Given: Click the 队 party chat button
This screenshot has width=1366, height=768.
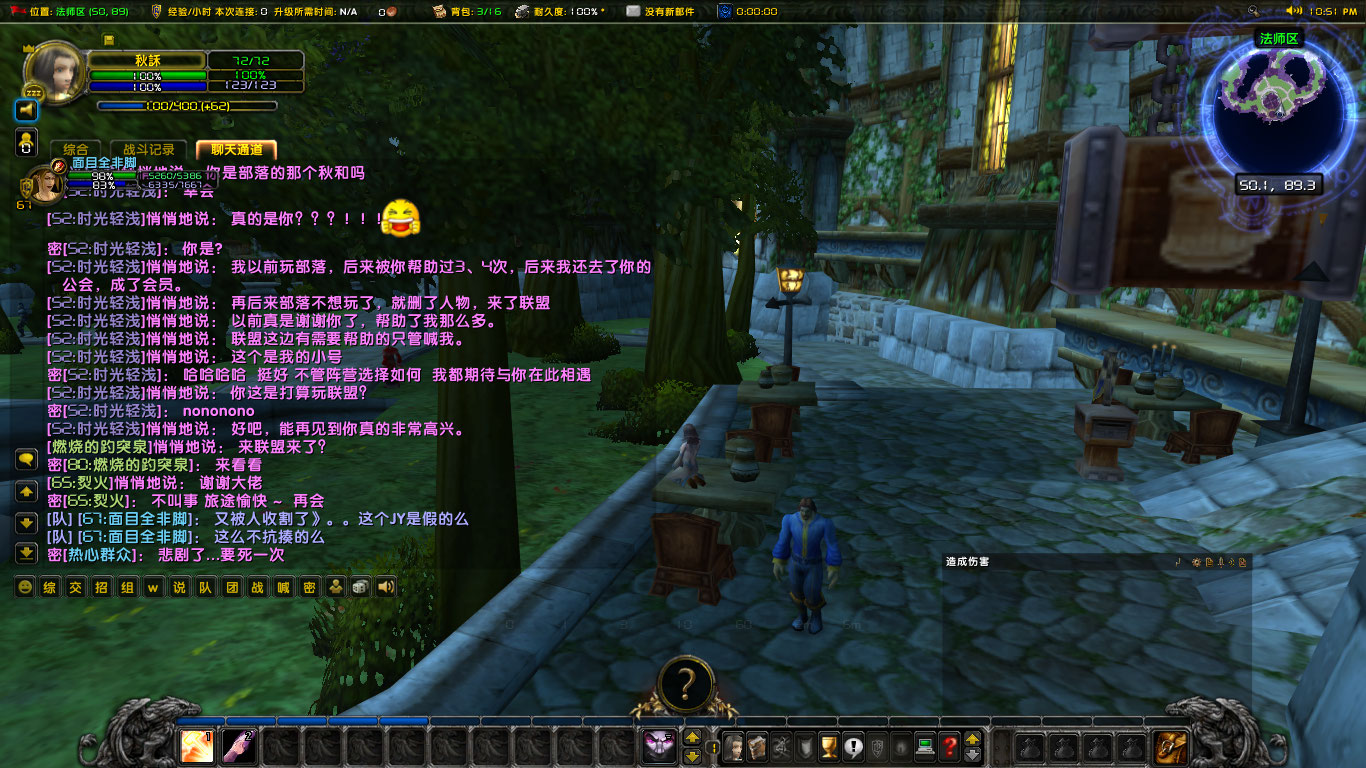Looking at the screenshot, I should [x=204, y=587].
